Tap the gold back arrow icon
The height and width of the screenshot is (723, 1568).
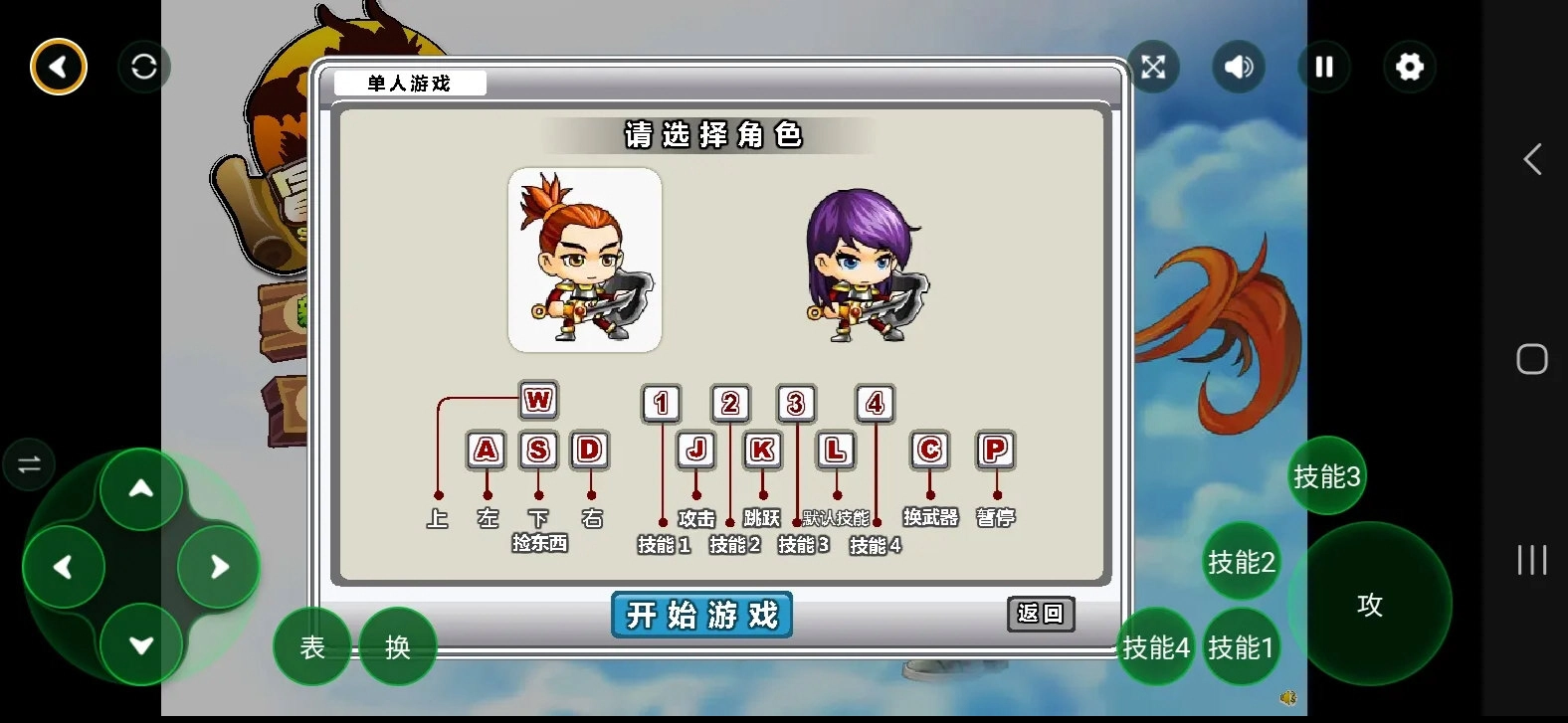pos(58,66)
